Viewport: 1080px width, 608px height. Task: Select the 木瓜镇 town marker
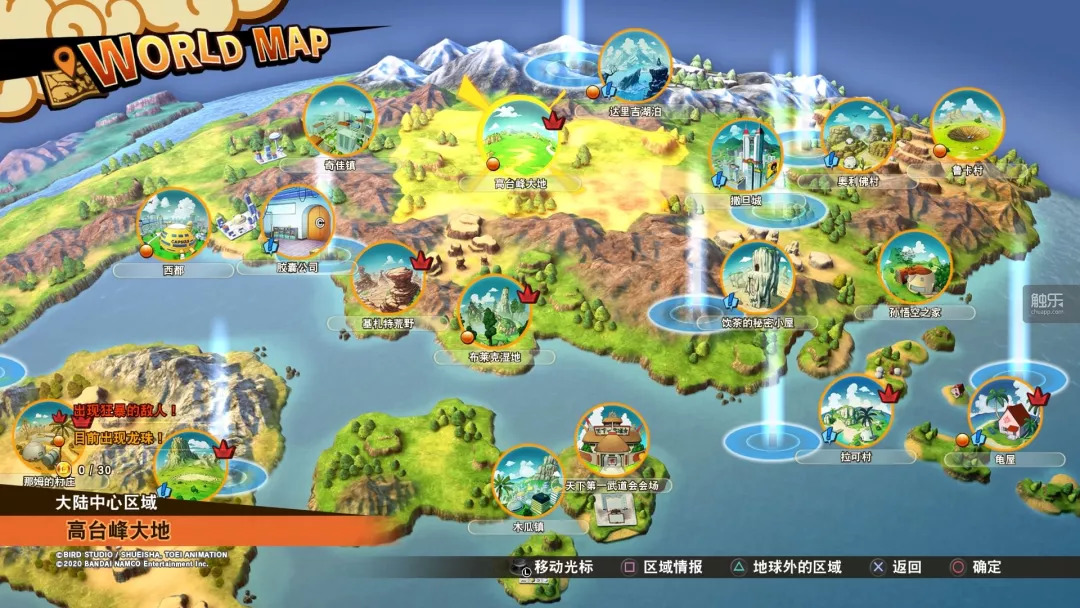pyautogui.click(x=528, y=481)
